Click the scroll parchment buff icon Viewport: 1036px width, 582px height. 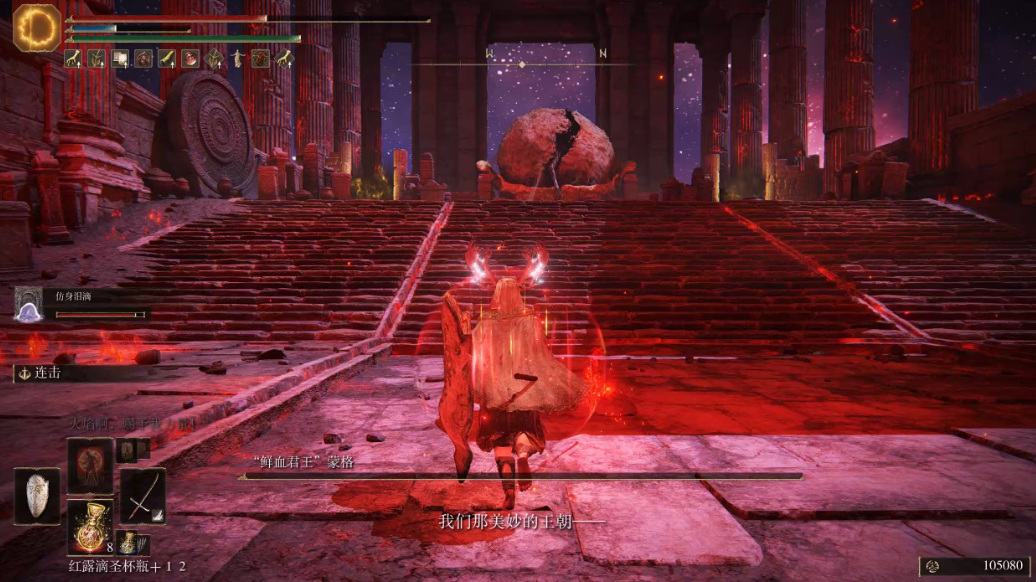coord(121,59)
